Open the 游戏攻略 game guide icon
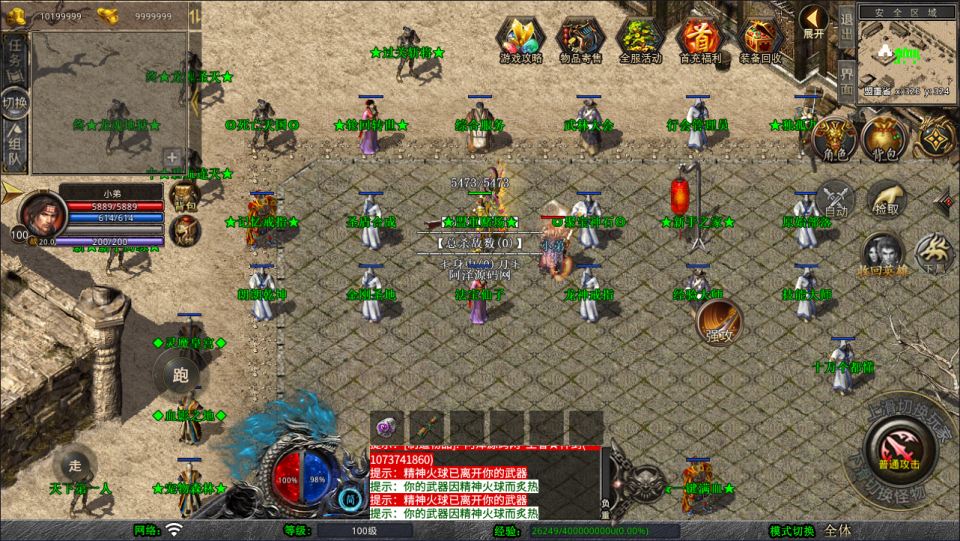Image resolution: width=960 pixels, height=541 pixels. [x=521, y=40]
